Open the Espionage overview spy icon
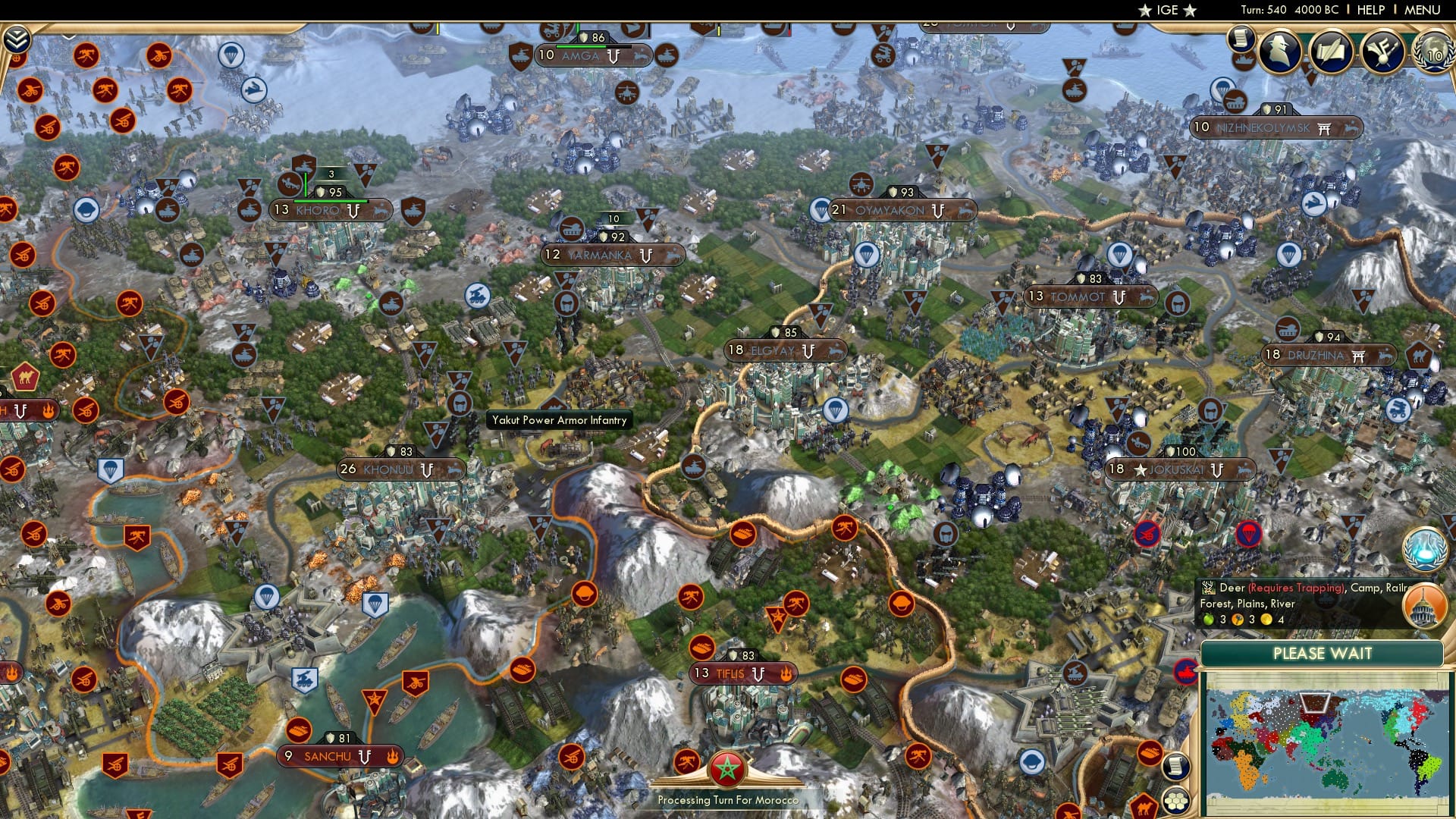Screen dimensions: 1456x819 pyautogui.click(x=1279, y=49)
